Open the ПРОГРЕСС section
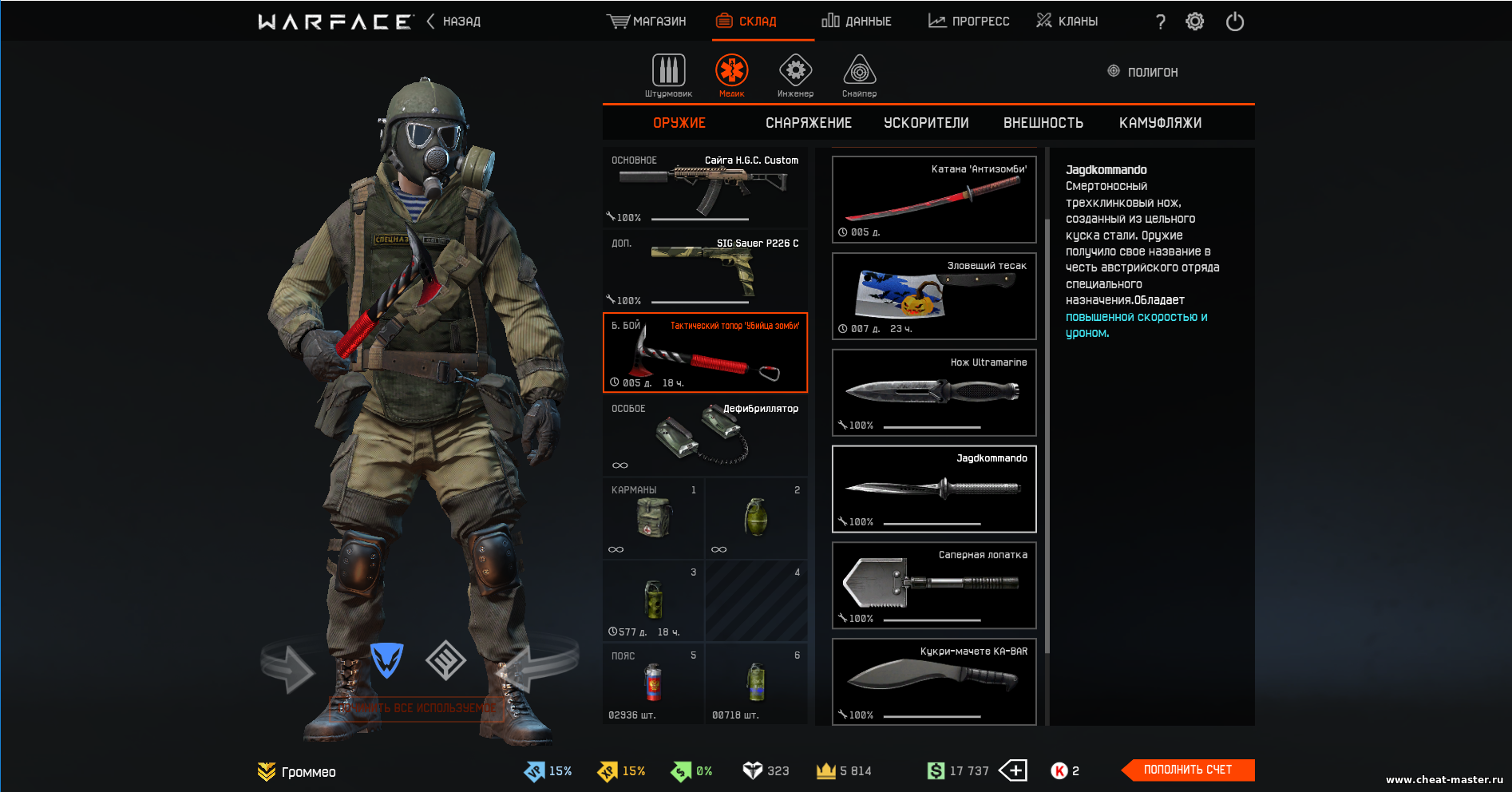The height and width of the screenshot is (792, 1512). [x=969, y=22]
